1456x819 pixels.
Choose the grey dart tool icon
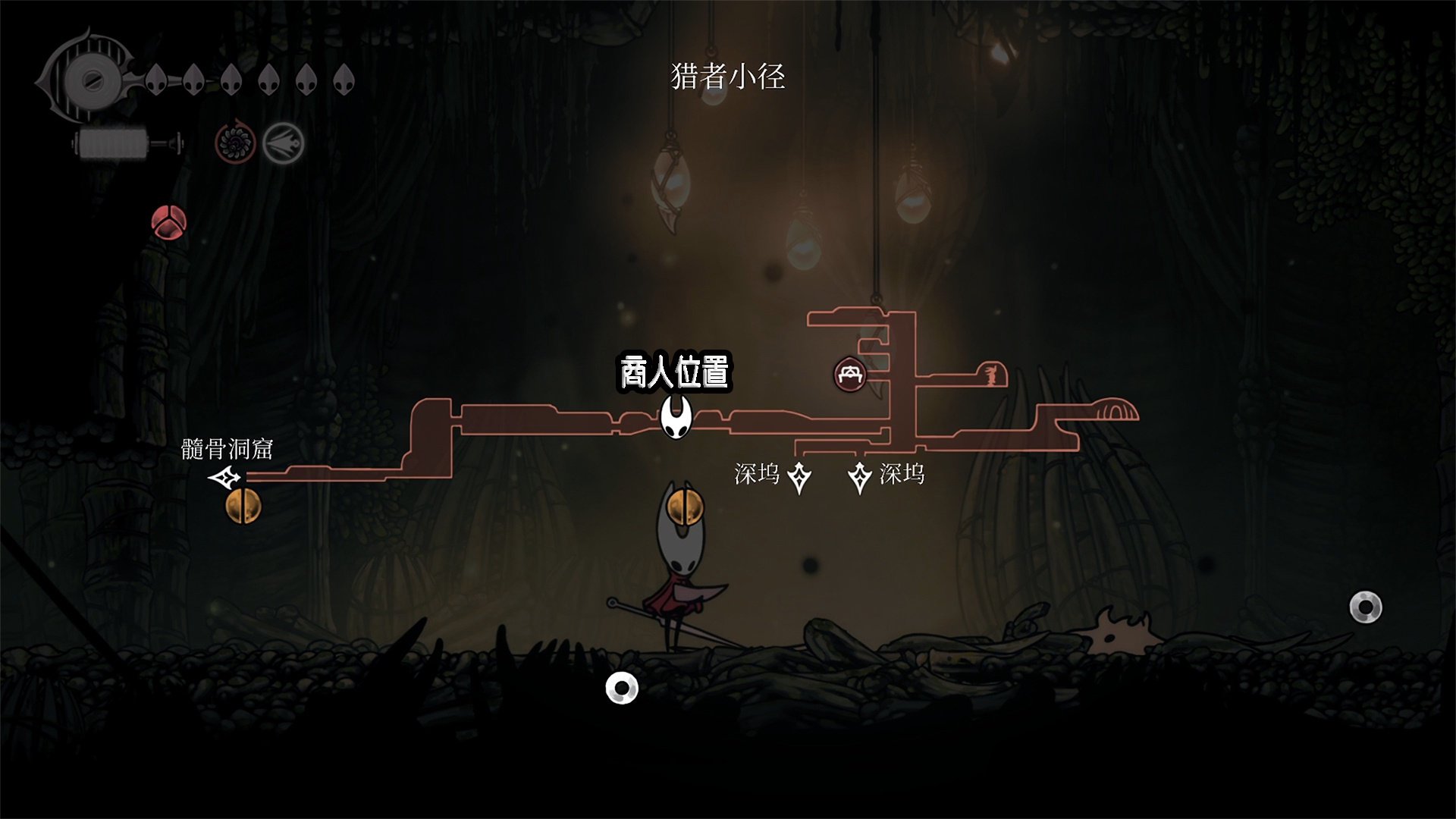(x=284, y=143)
